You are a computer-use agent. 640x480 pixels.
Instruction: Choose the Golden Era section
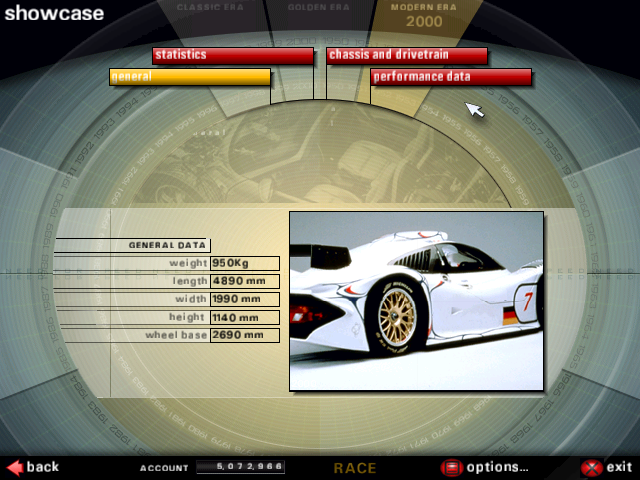pyautogui.click(x=319, y=8)
